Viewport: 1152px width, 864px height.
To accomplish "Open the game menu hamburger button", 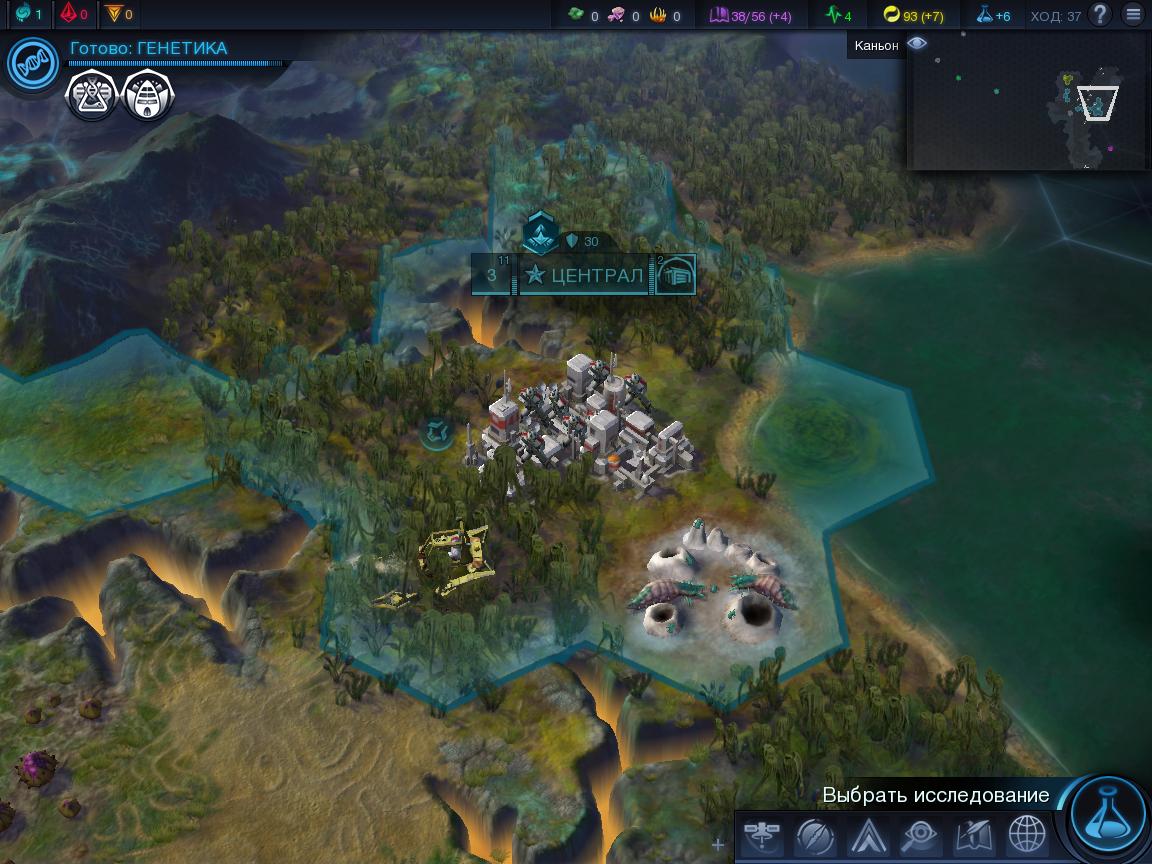I will 1133,14.
